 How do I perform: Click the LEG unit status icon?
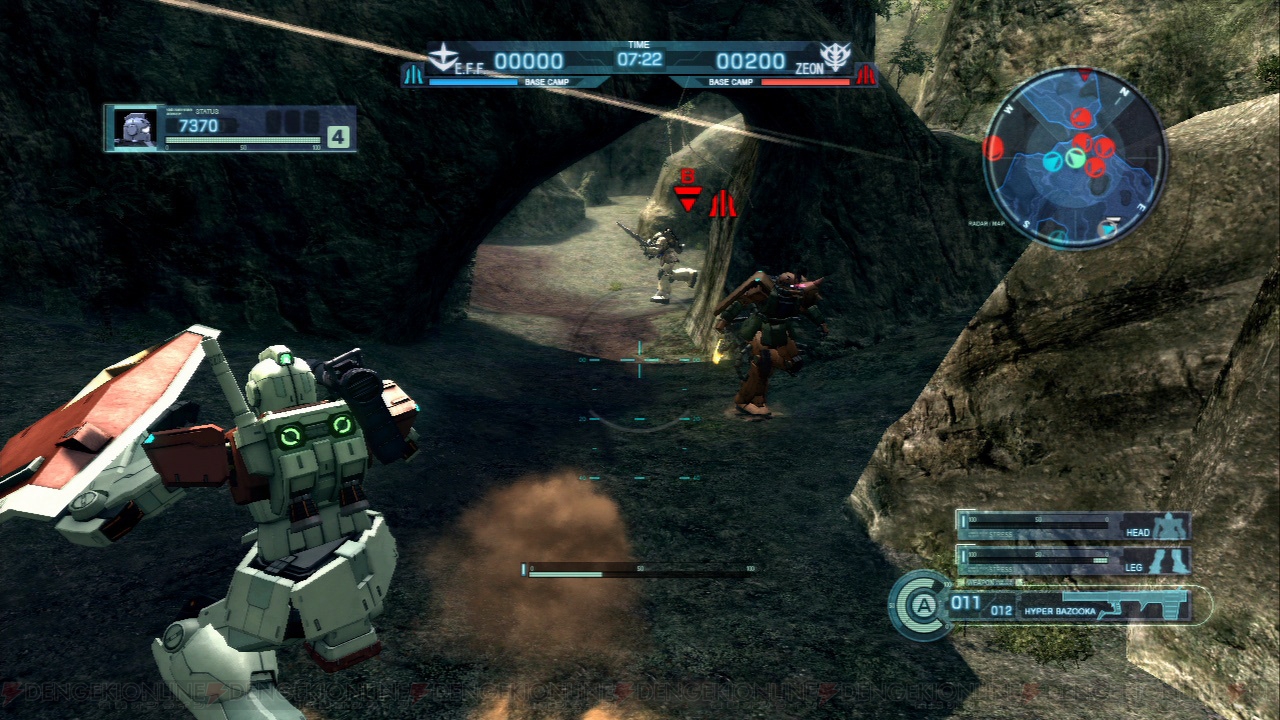pyautogui.click(x=1168, y=563)
